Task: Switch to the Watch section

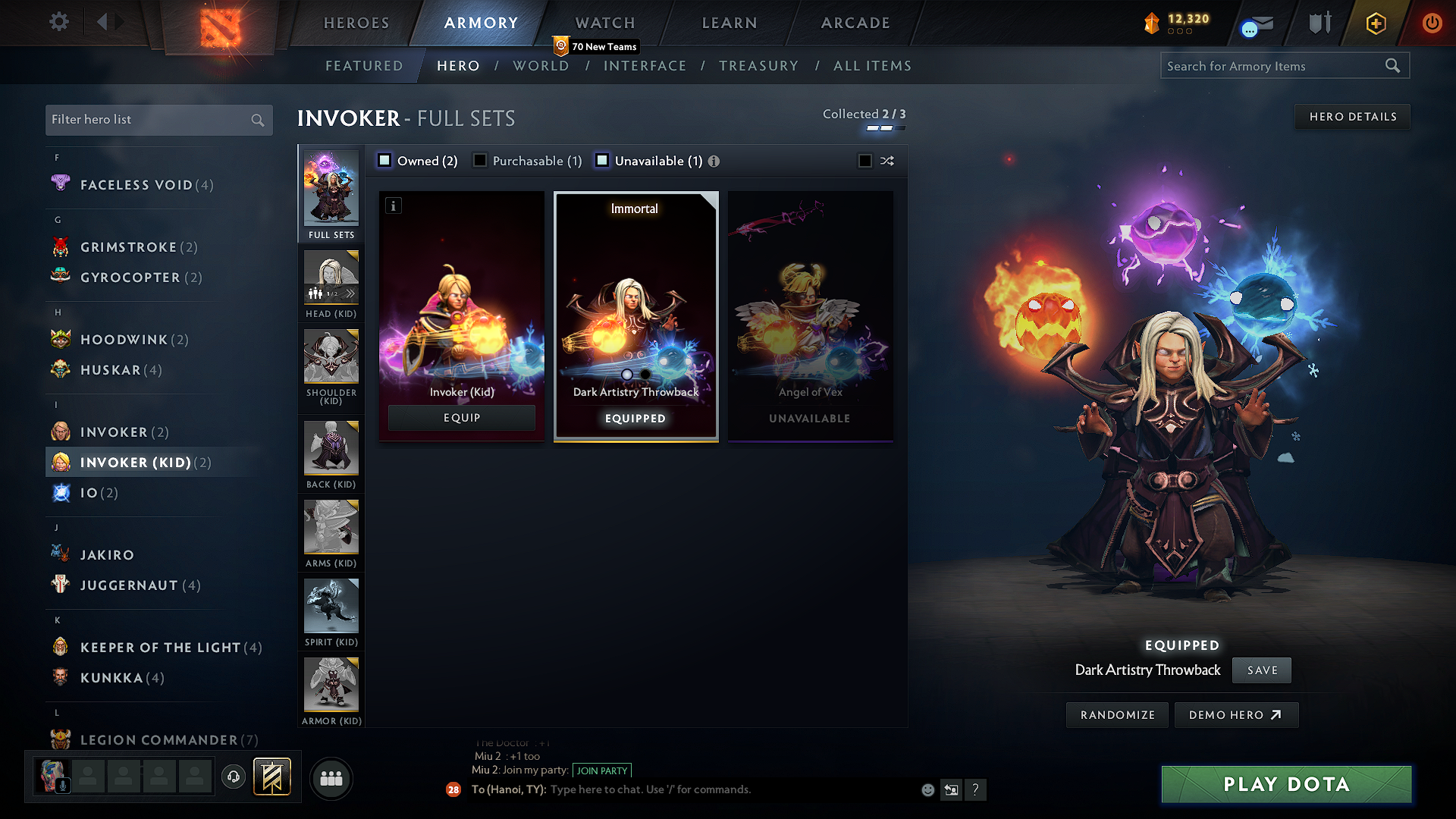Action: (x=605, y=23)
